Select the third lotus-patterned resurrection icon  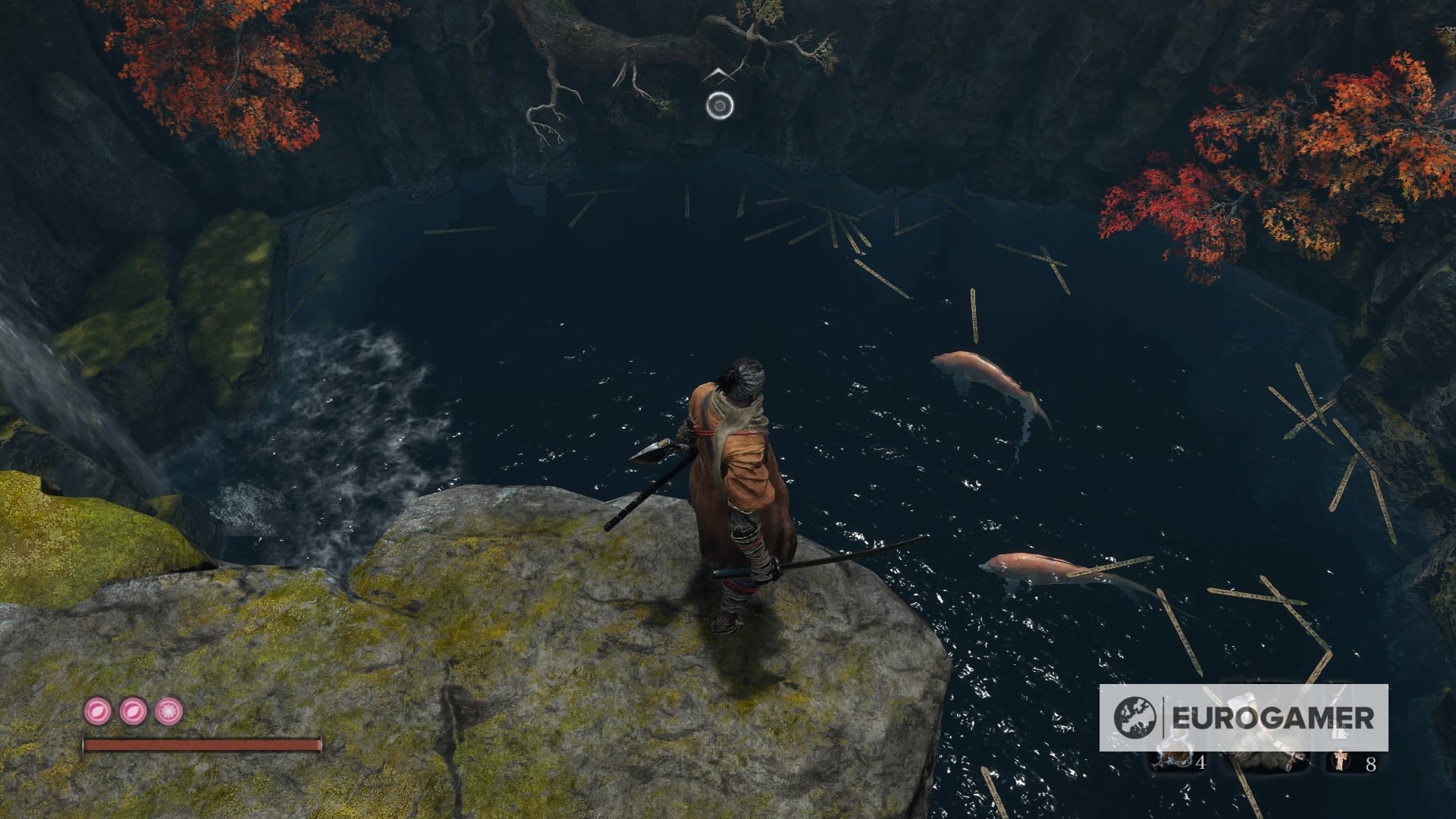[169, 712]
